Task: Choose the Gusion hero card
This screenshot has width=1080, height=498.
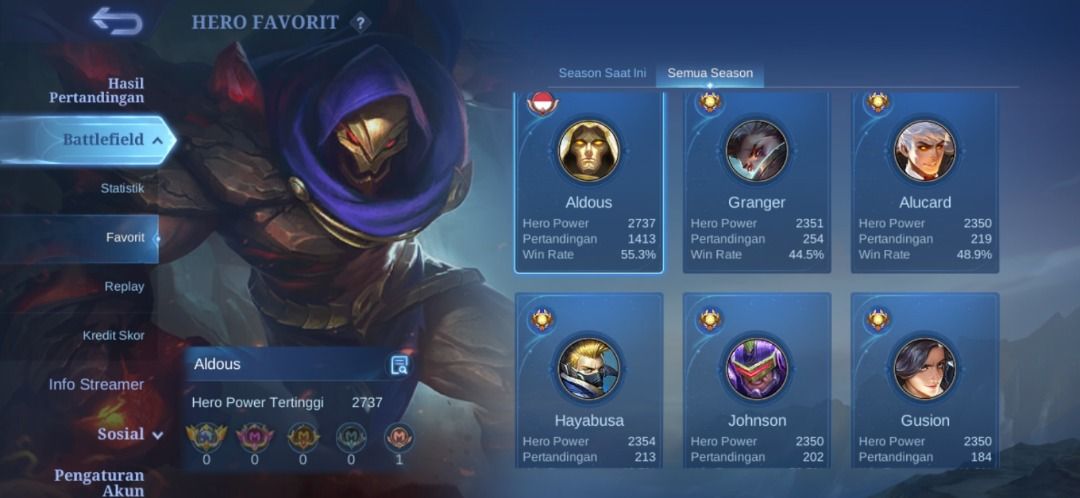Action: pyautogui.click(x=925, y=381)
